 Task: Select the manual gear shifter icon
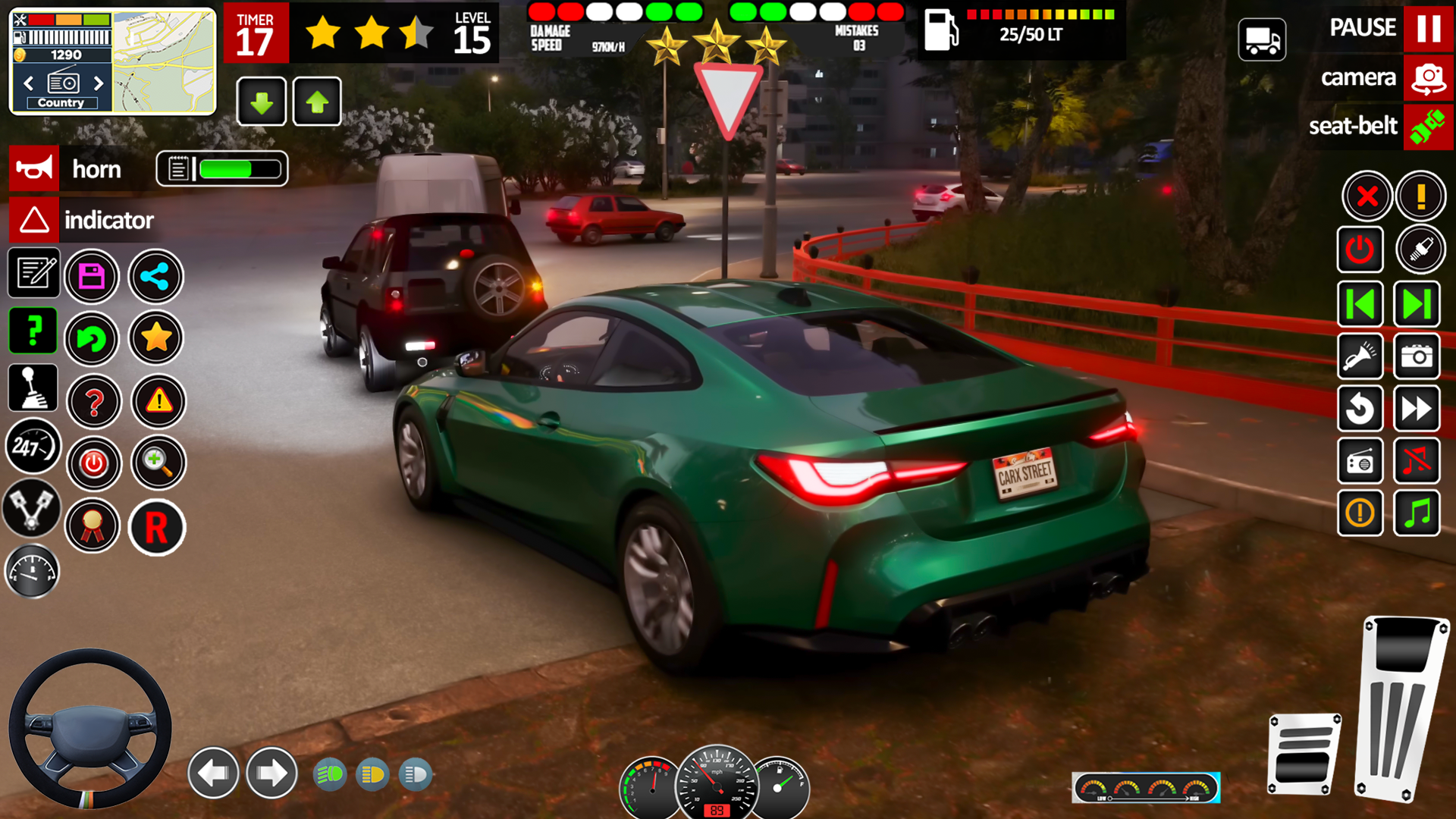point(32,388)
